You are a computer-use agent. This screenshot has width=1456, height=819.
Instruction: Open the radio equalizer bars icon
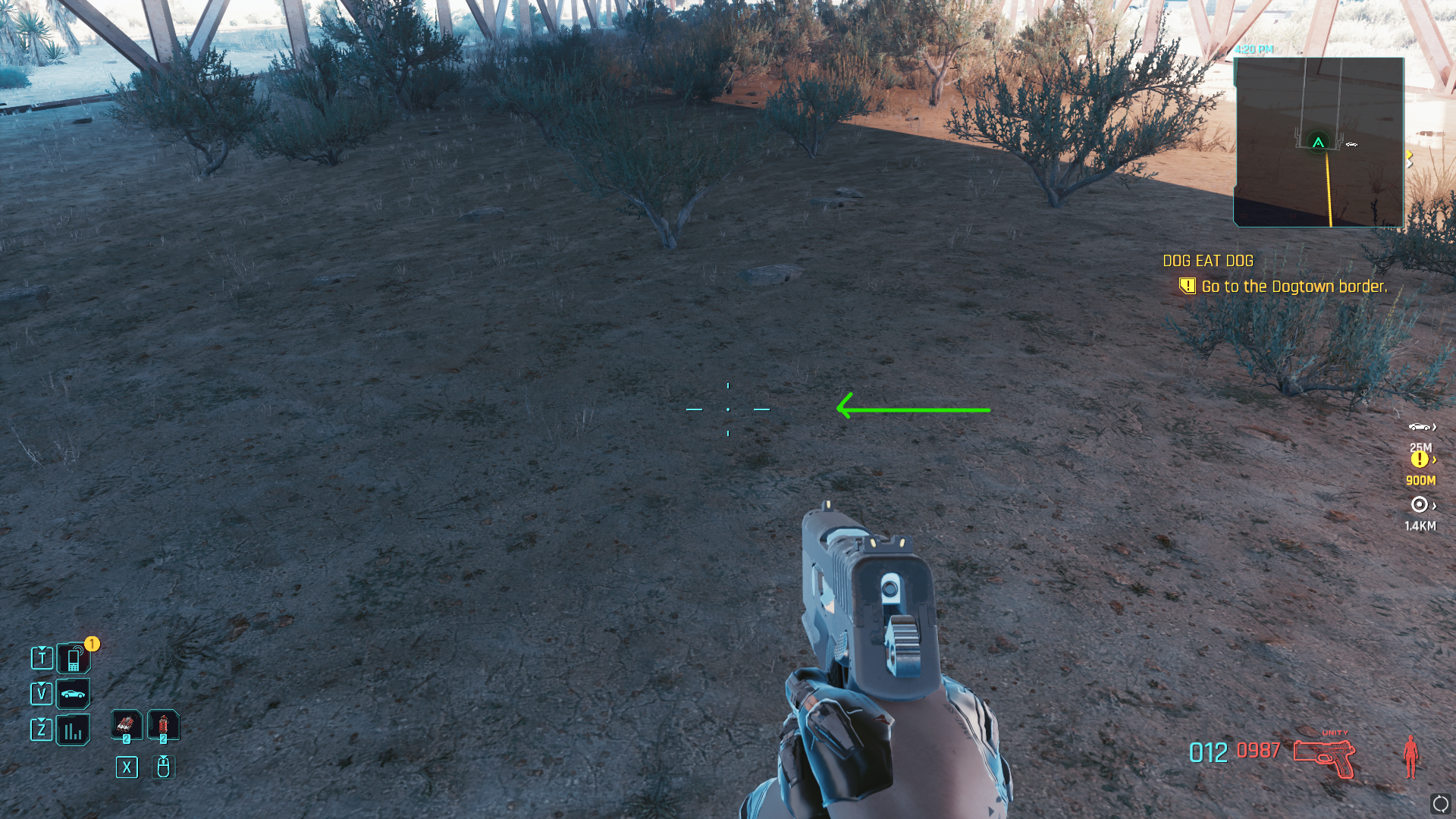pyautogui.click(x=74, y=730)
